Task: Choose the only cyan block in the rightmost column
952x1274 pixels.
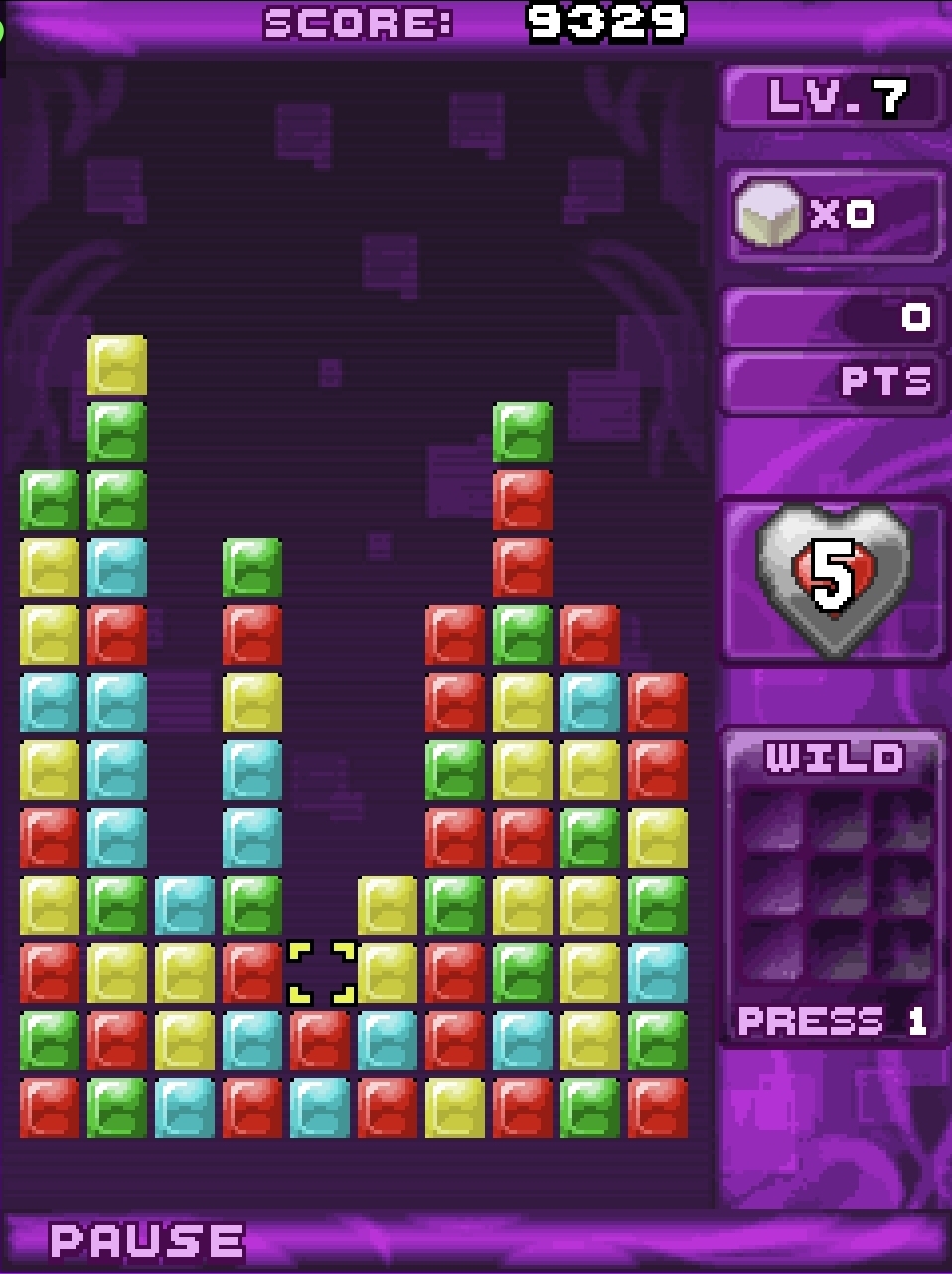Action: pyautogui.click(x=658, y=973)
